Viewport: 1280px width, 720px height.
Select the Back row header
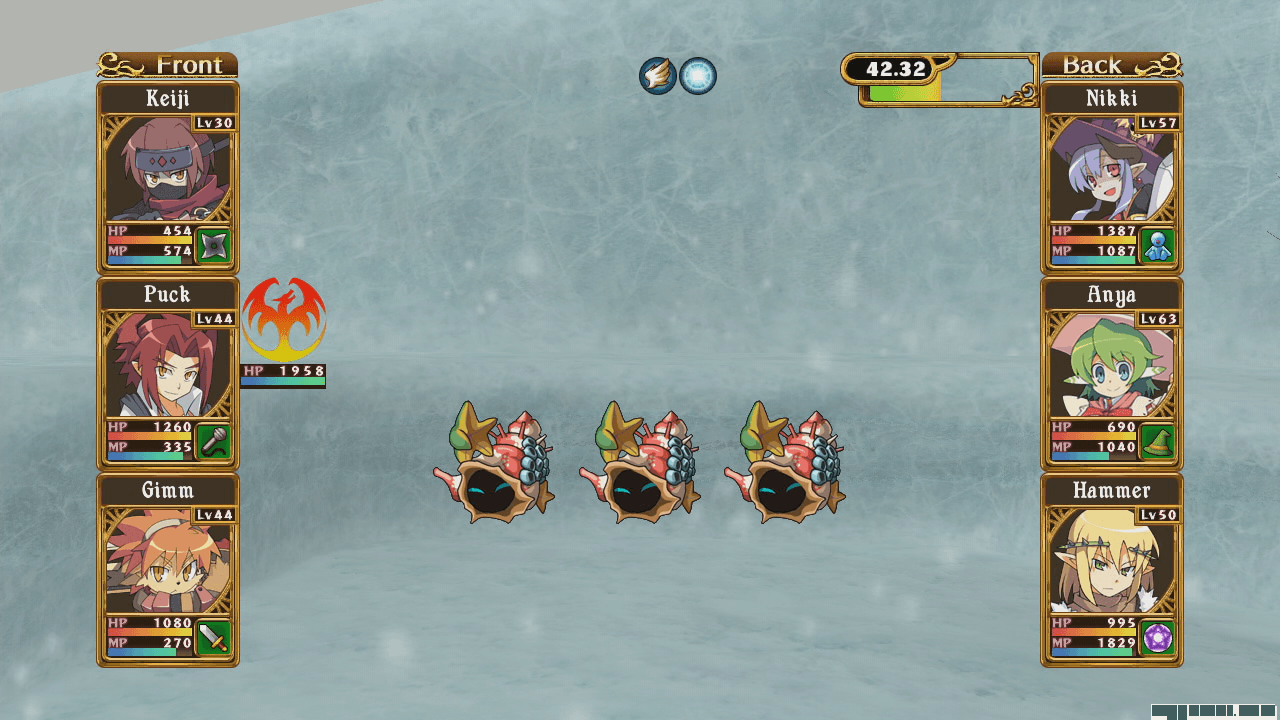(1111, 65)
